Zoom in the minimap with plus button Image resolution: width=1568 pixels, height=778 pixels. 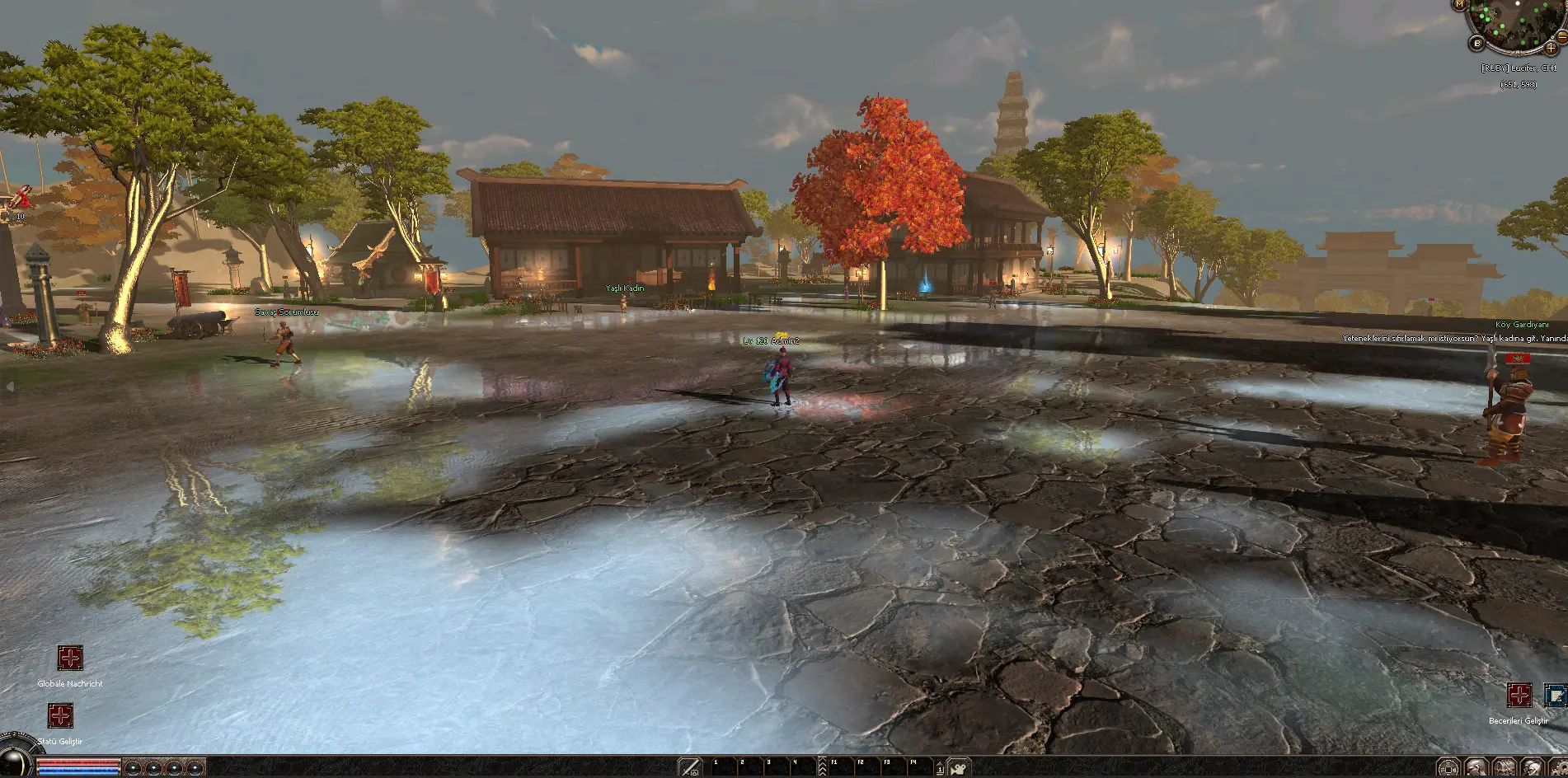(x=1551, y=48)
